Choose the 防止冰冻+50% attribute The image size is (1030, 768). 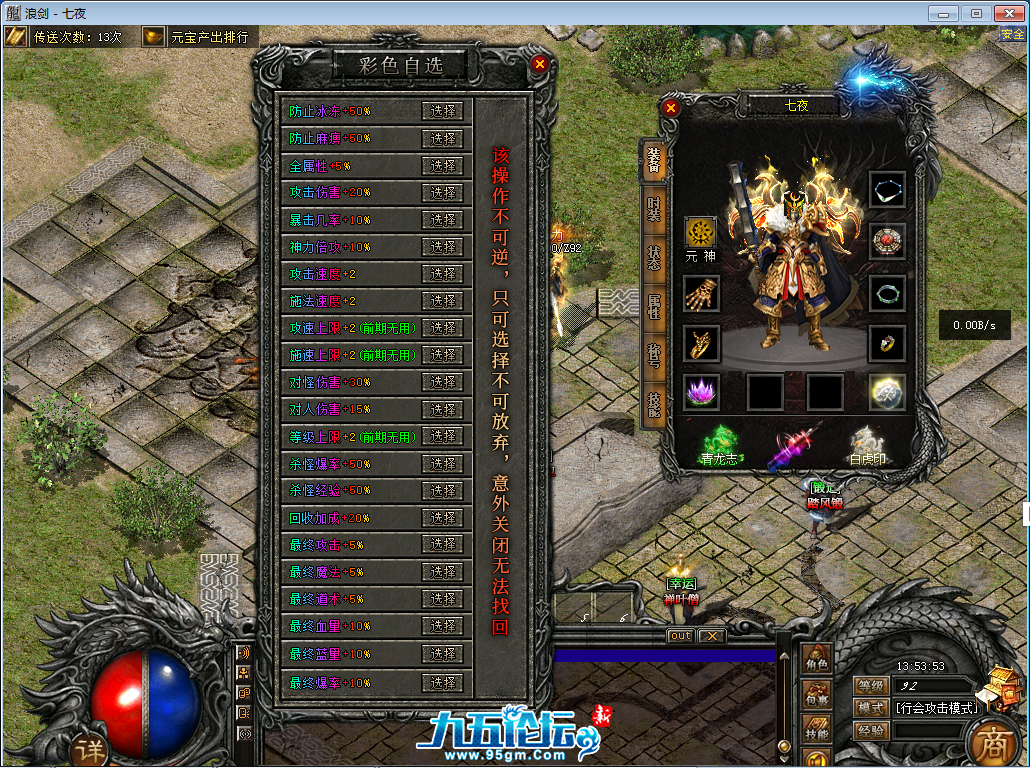pos(443,111)
